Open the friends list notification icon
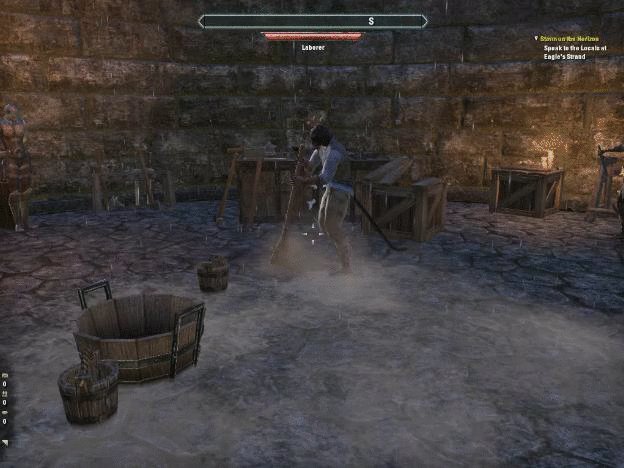This screenshot has height=468, width=624. pos(5,394)
